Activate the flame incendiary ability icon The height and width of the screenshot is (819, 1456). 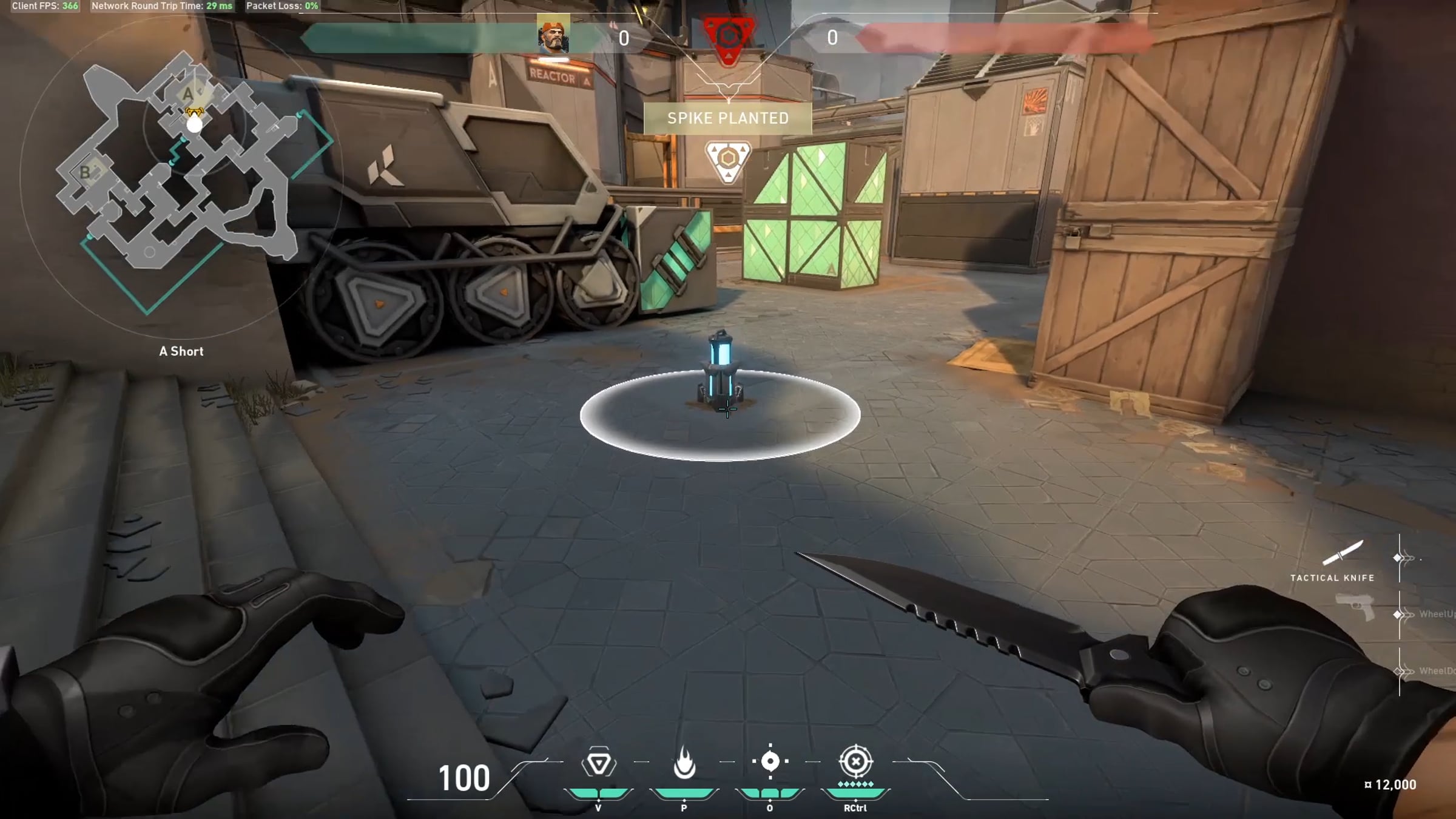[x=684, y=762]
